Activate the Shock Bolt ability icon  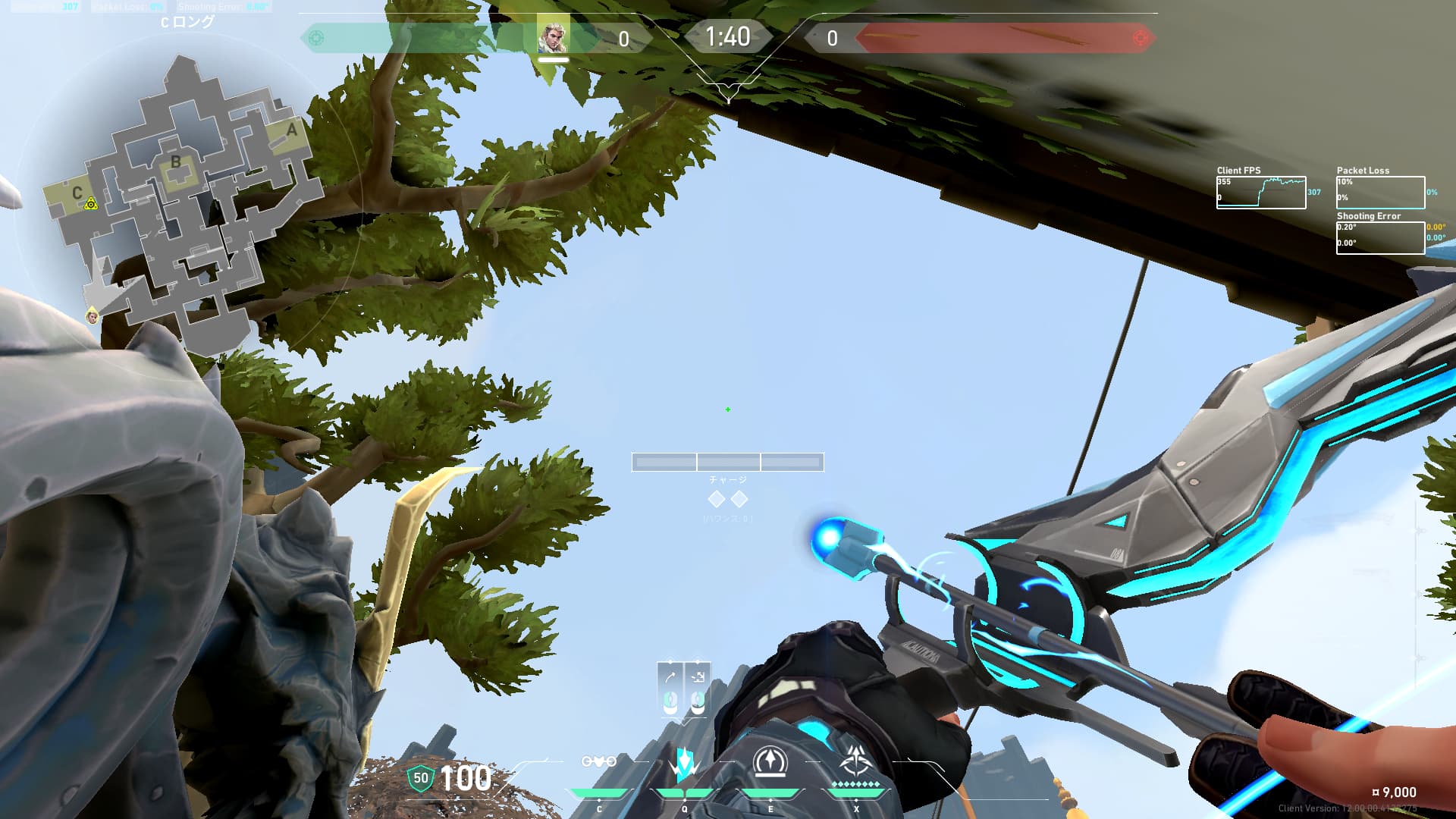pyautogui.click(x=684, y=764)
